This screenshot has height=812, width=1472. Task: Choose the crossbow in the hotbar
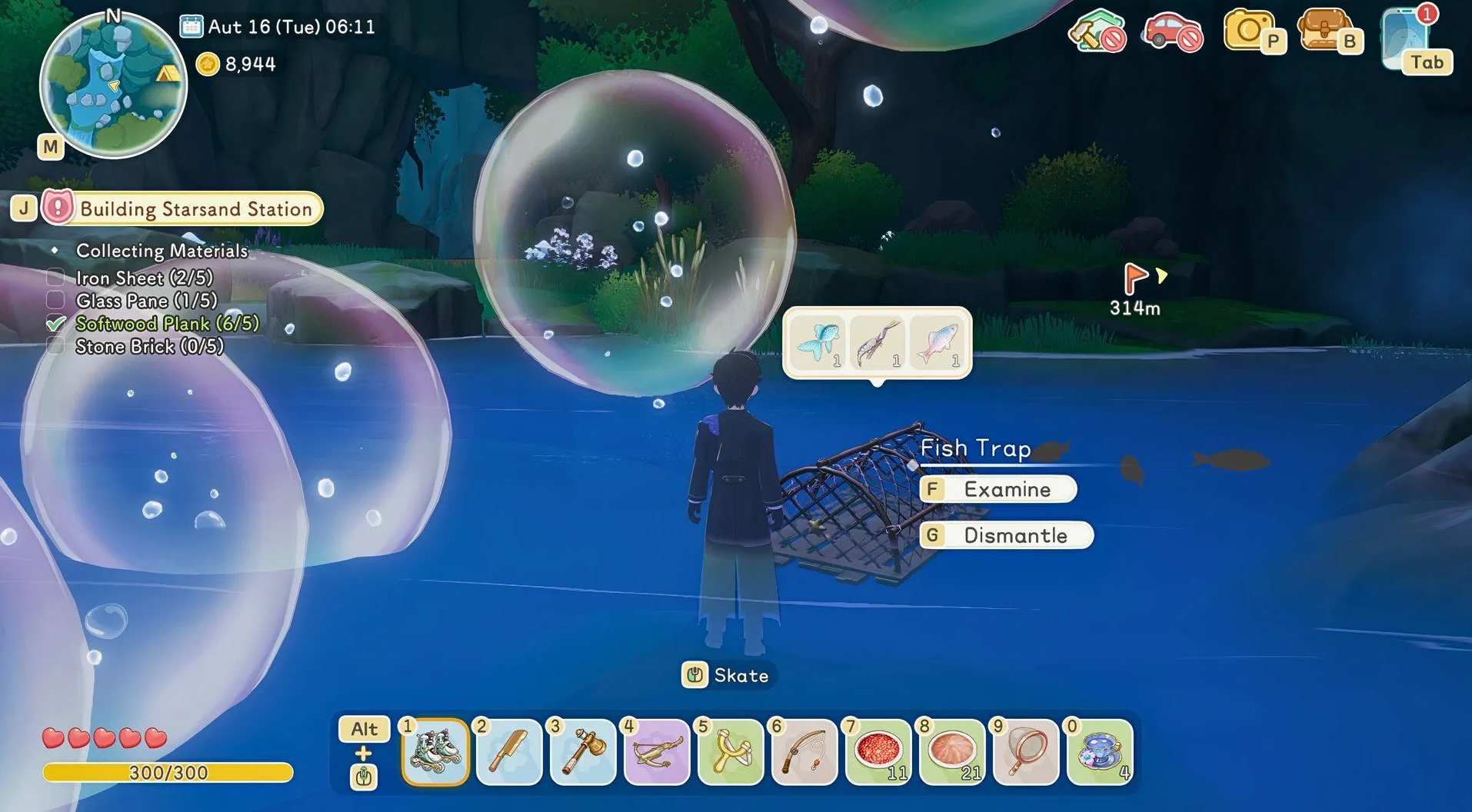pyautogui.click(x=656, y=752)
